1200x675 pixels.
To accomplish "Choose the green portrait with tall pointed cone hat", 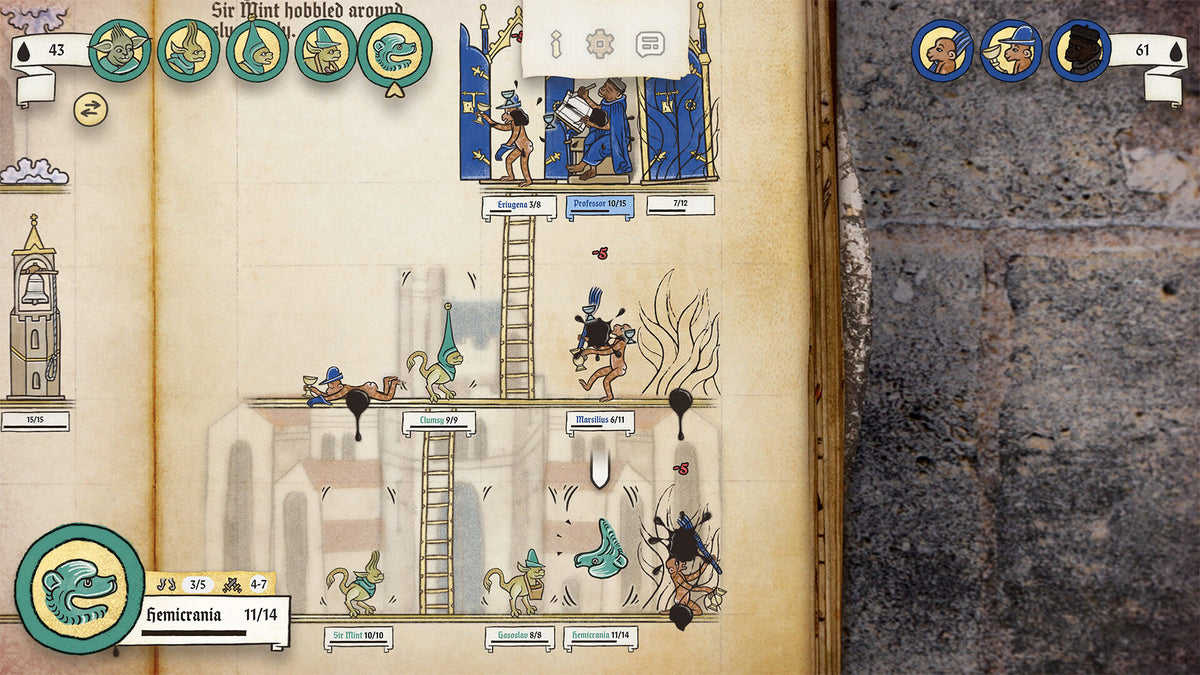I will point(257,50).
